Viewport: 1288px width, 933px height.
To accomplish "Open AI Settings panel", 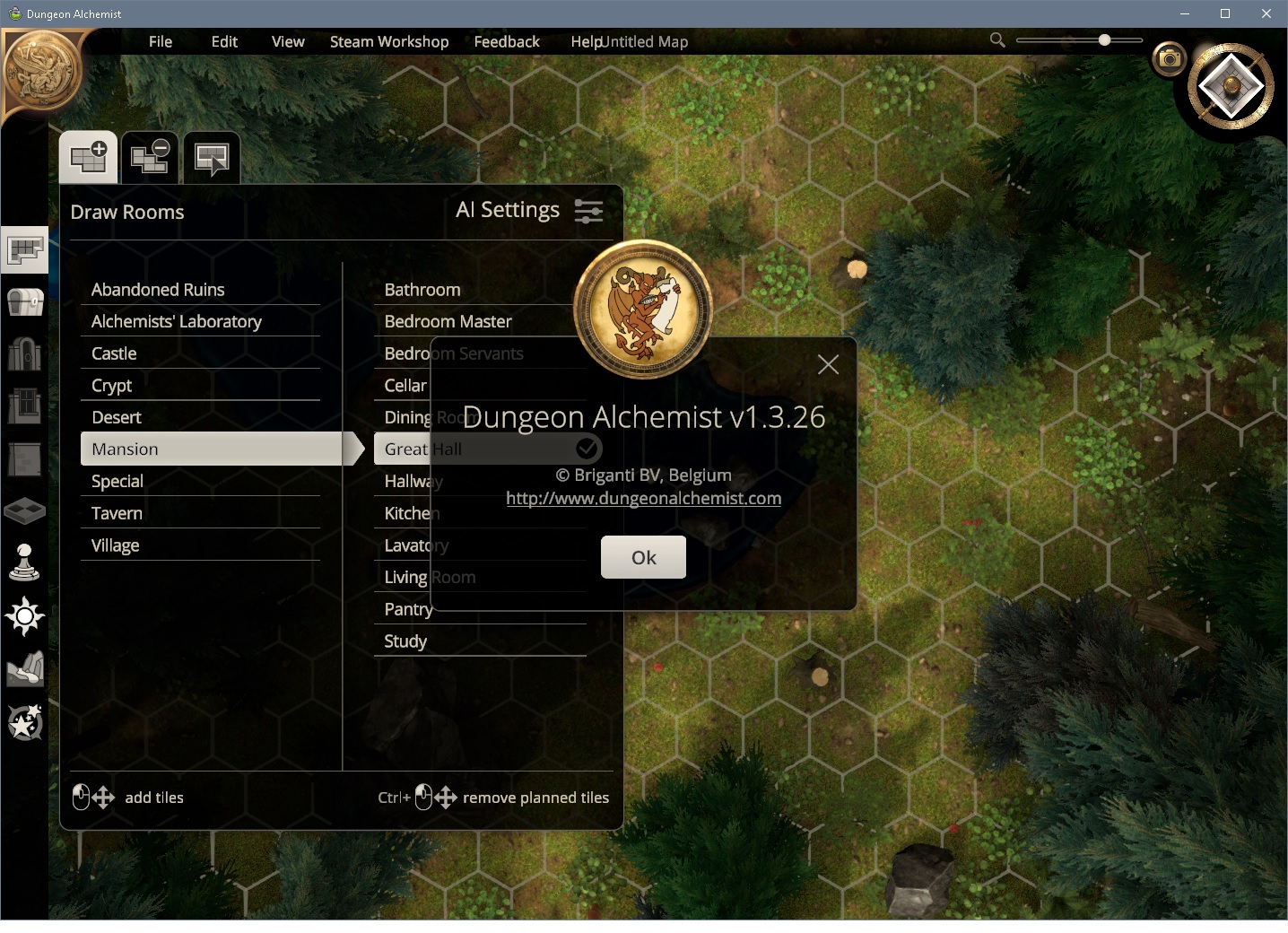I will pyautogui.click(x=529, y=211).
